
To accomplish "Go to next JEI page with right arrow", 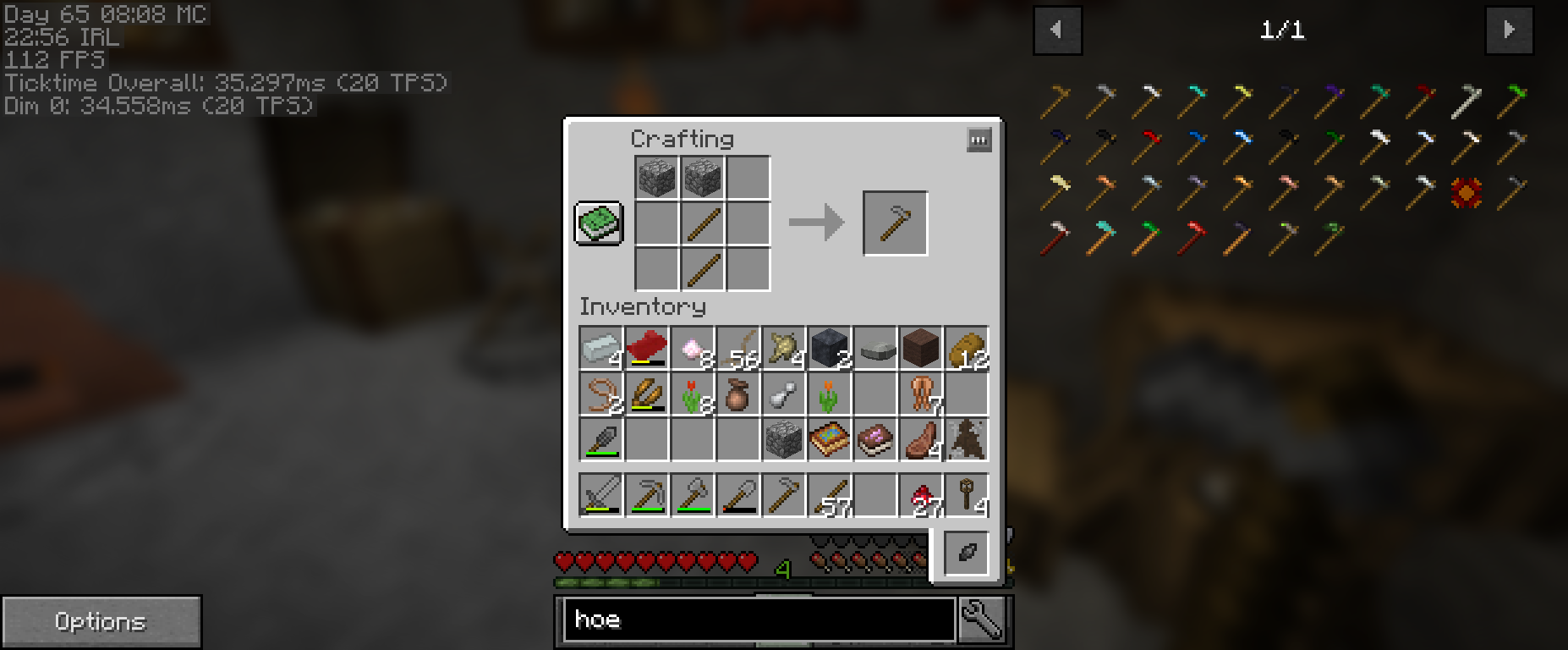I will [1509, 29].
